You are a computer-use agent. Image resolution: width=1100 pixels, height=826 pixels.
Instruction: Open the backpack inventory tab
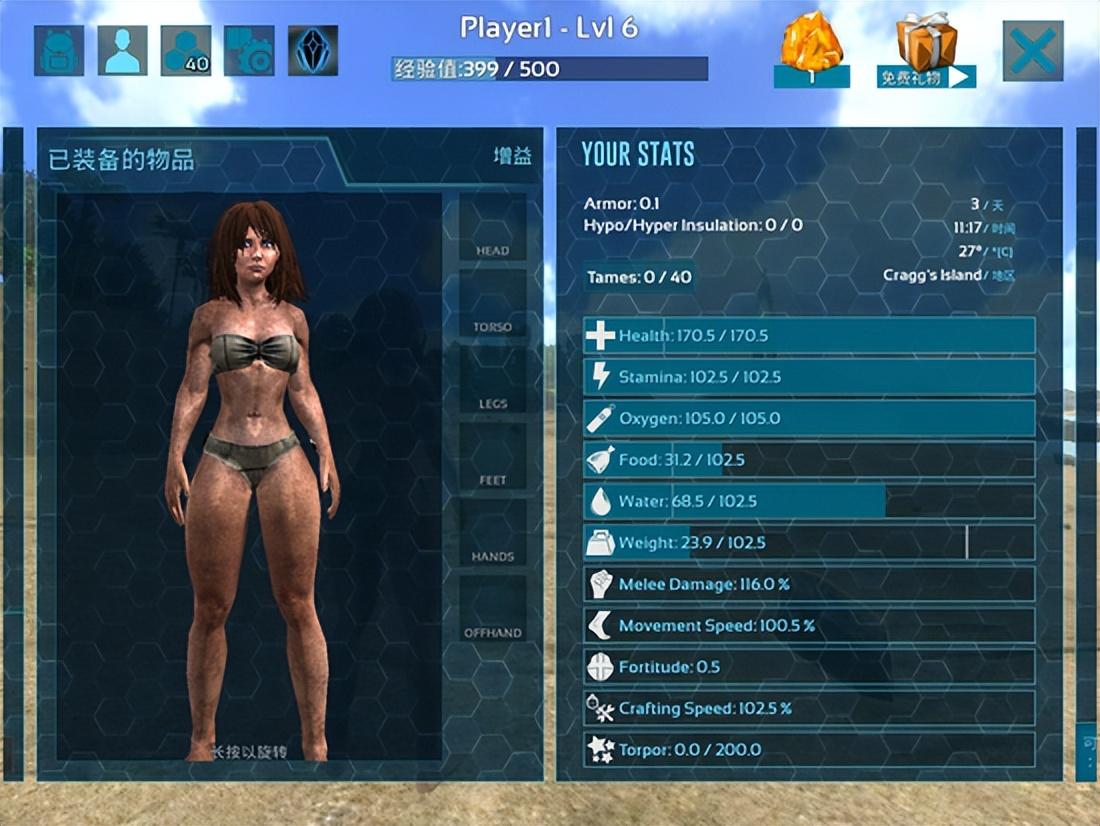pos(59,50)
